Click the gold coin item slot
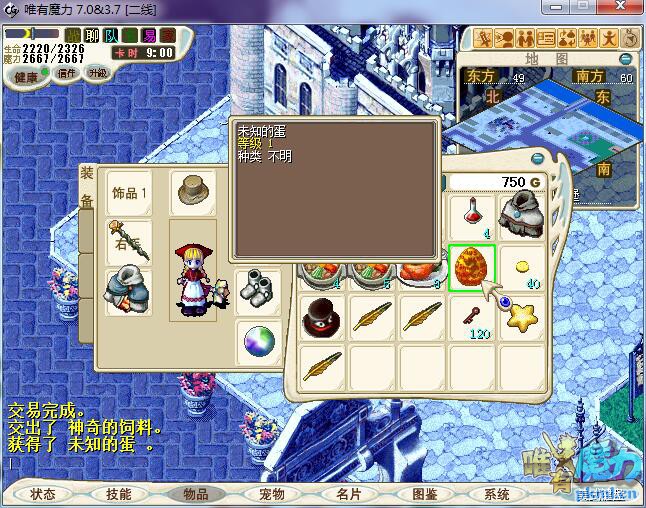Screen dimensions: 646x508 click(522, 268)
